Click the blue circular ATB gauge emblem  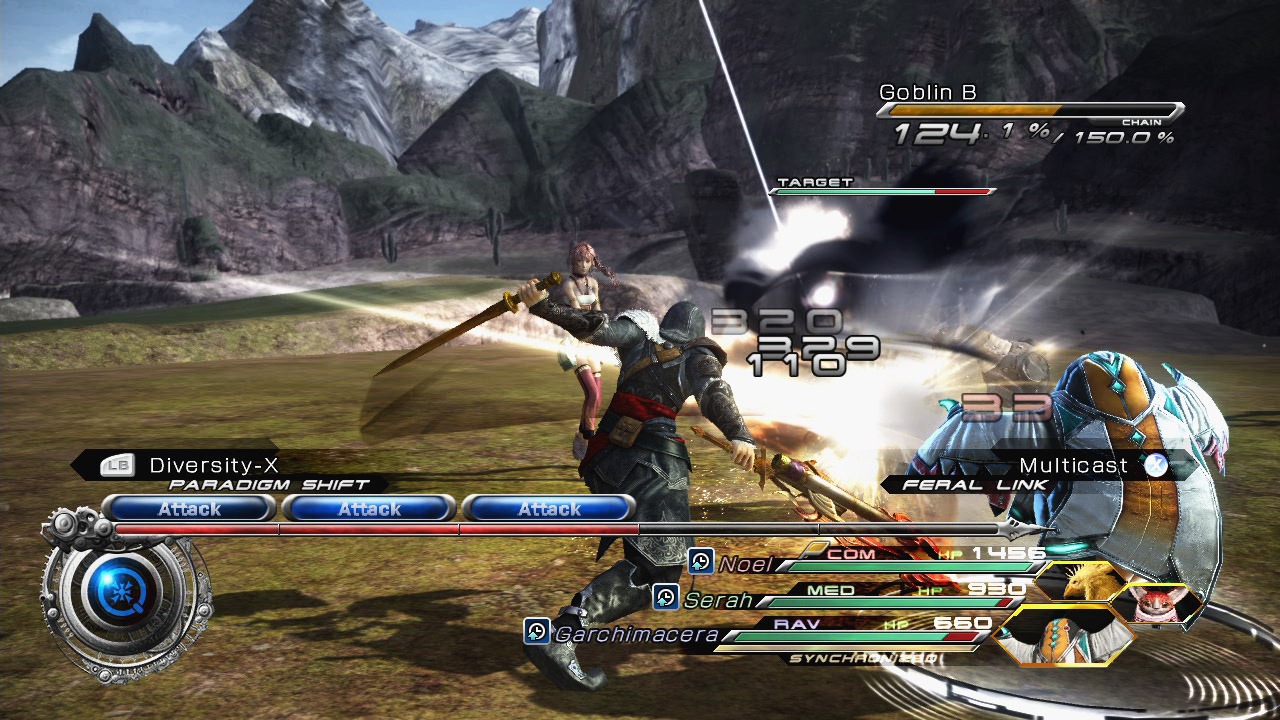click(x=117, y=595)
